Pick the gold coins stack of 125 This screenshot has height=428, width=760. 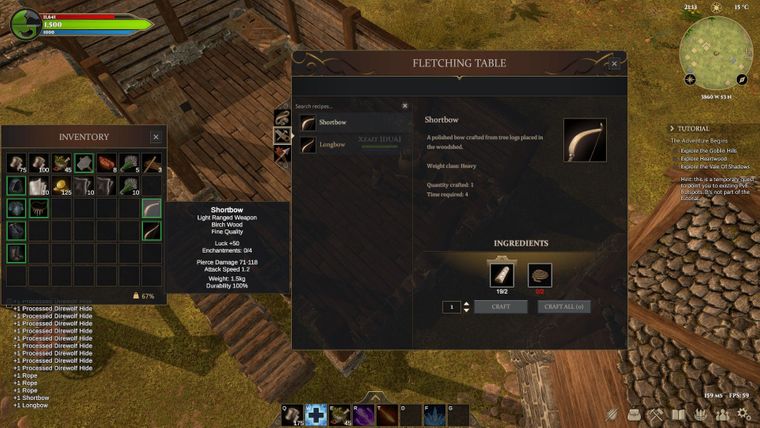[62, 186]
